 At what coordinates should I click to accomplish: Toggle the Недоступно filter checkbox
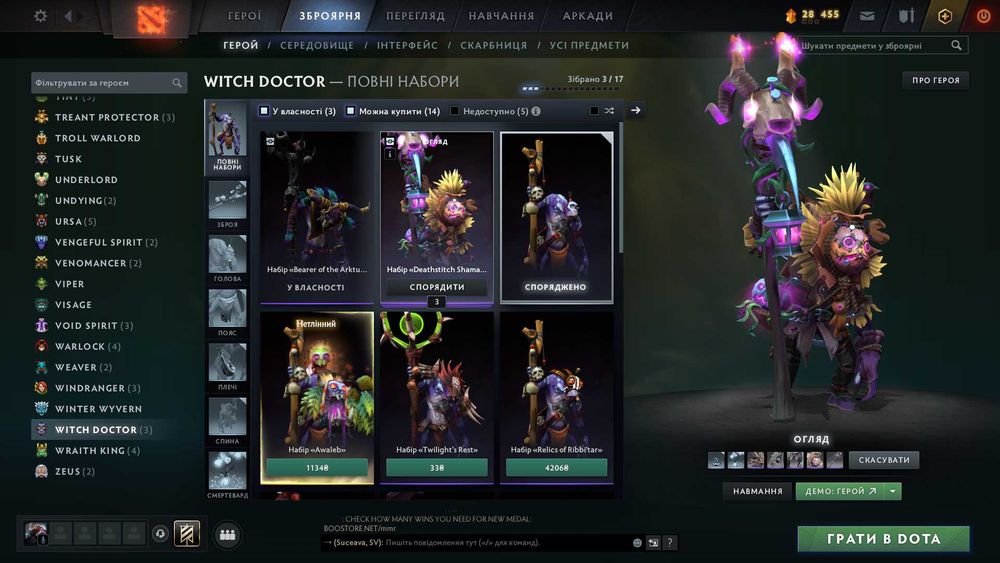click(x=455, y=111)
